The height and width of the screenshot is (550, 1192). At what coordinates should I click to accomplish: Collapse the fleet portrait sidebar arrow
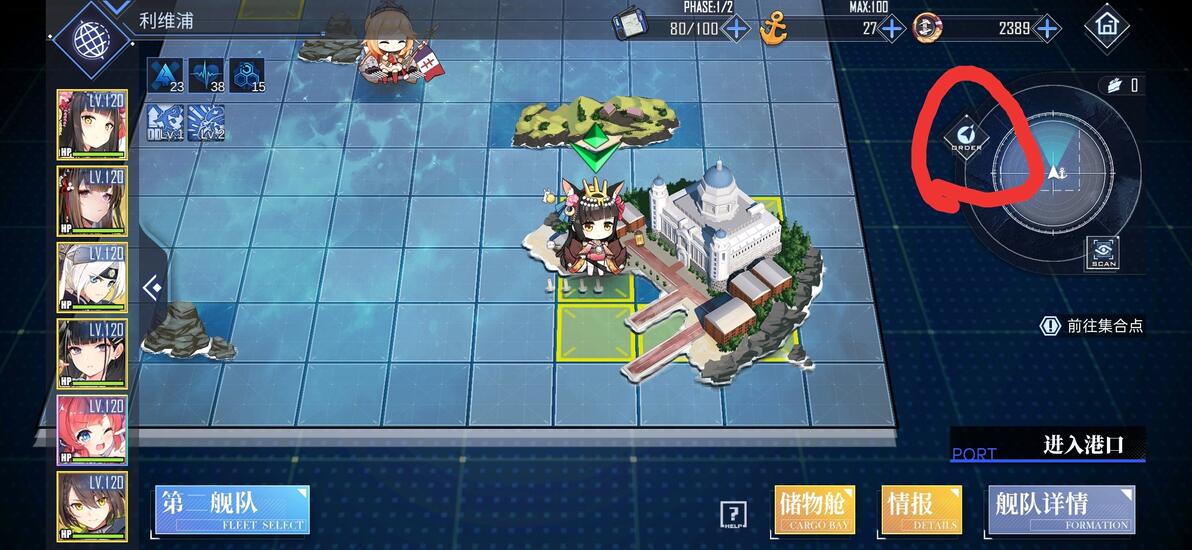(152, 289)
